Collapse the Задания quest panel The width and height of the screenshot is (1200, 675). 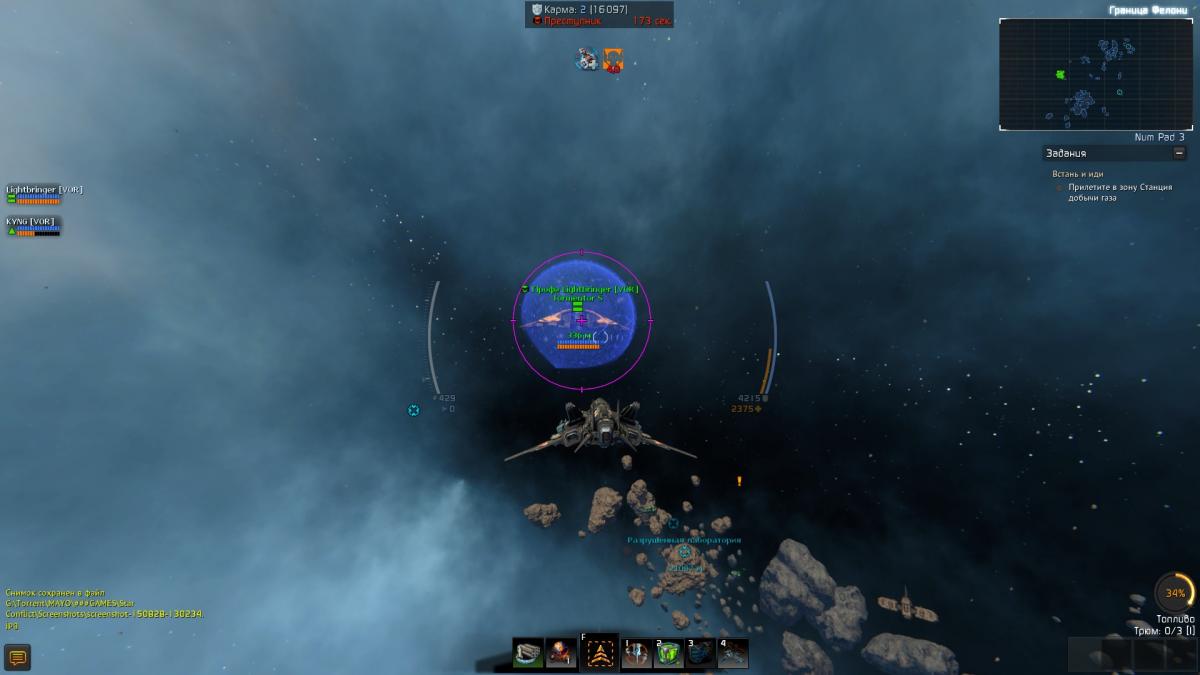coord(1179,153)
